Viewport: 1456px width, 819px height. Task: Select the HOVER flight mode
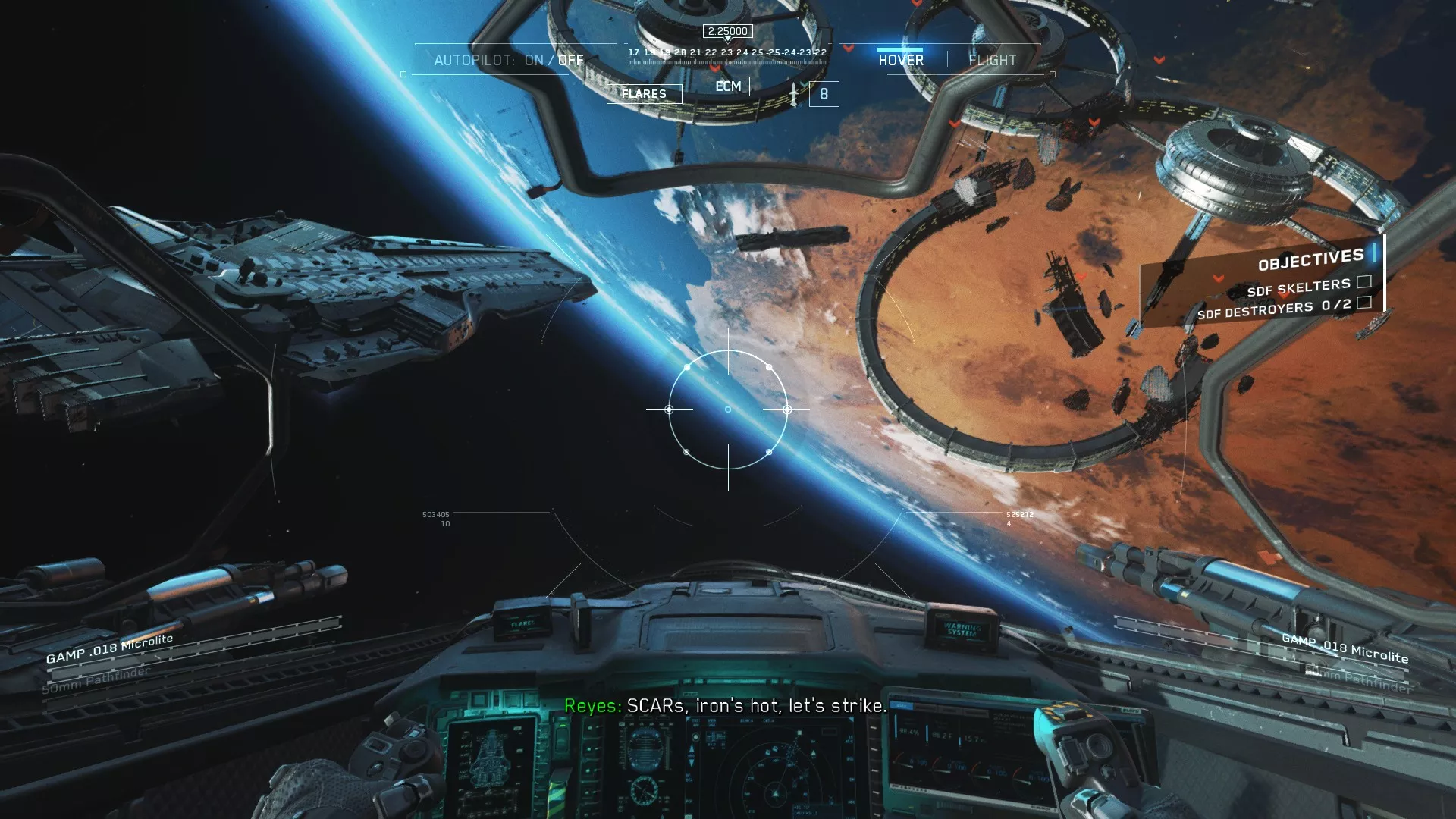point(900,60)
